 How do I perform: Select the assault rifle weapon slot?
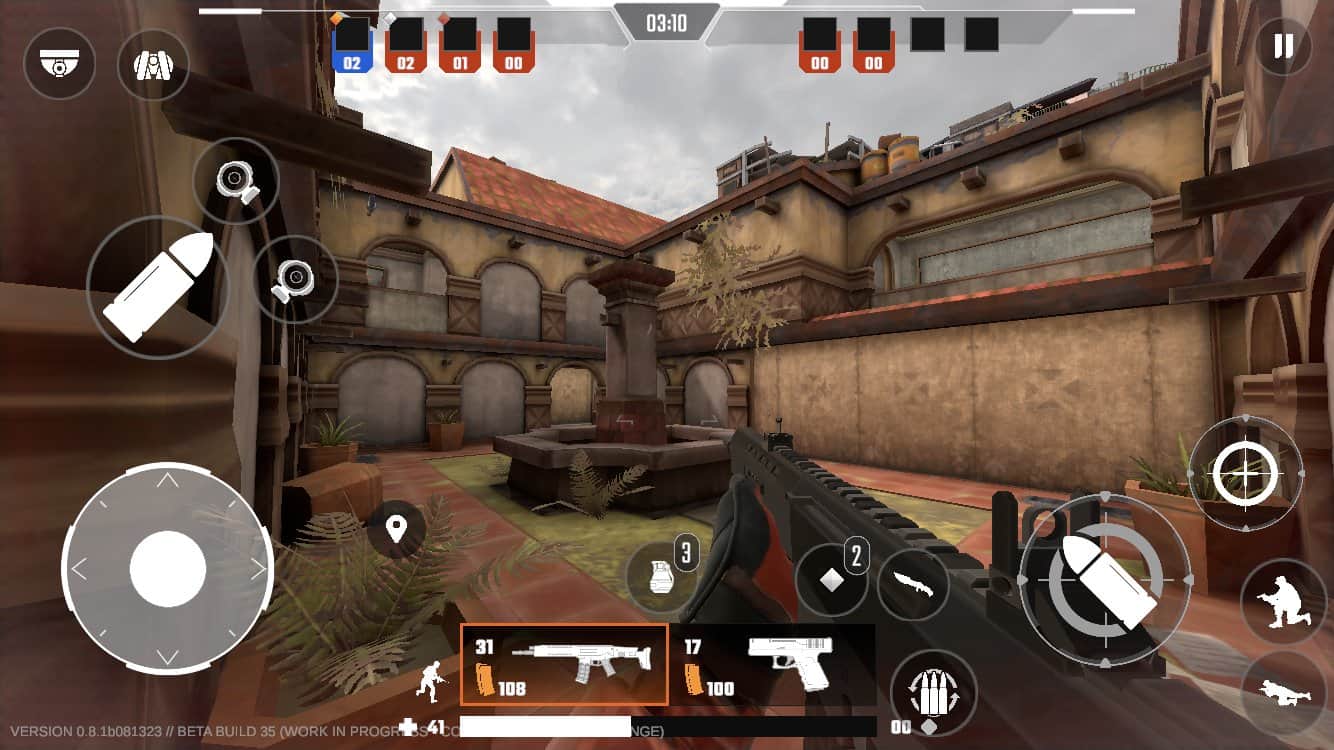[564, 664]
